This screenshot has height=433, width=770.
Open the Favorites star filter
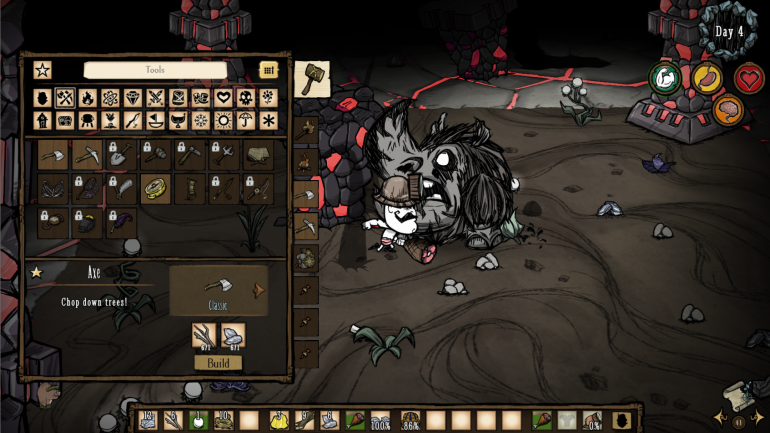42,70
